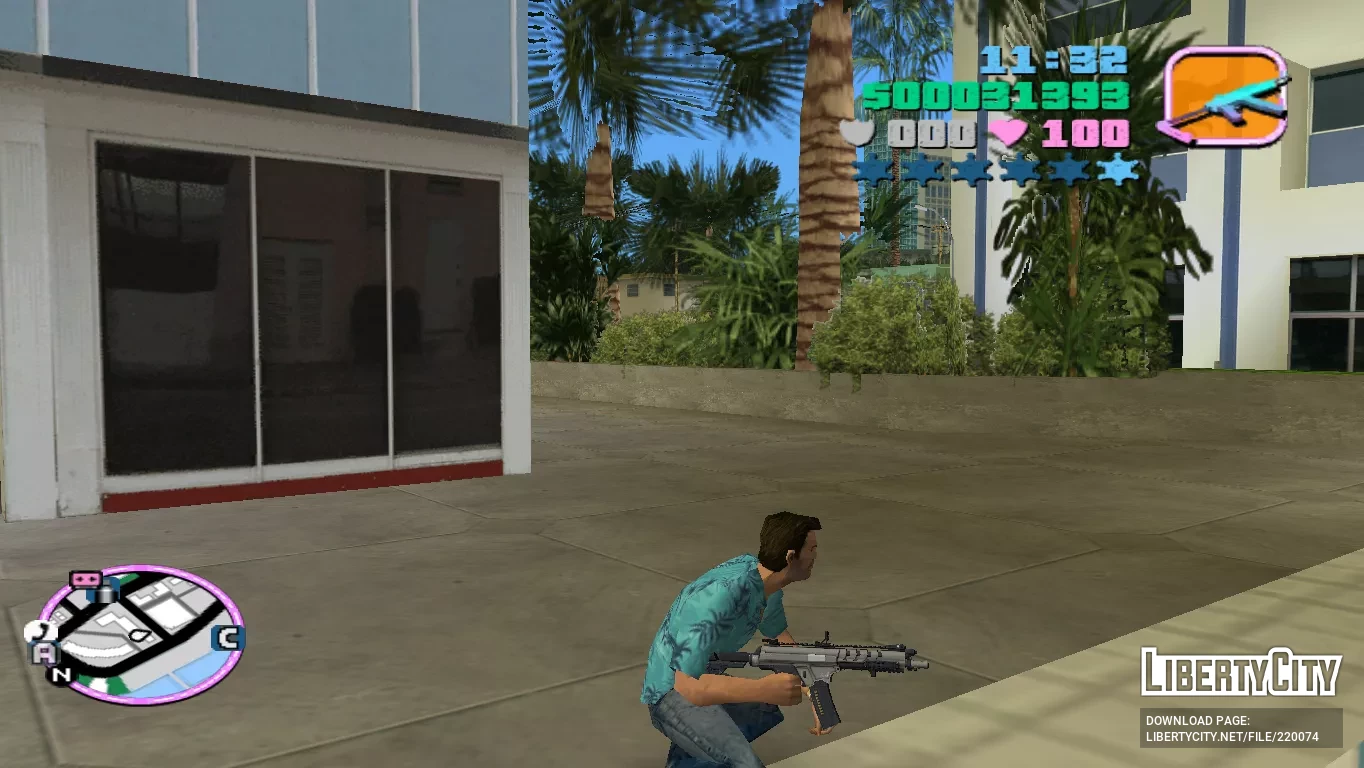Open the circular radar minimap

[x=142, y=634]
